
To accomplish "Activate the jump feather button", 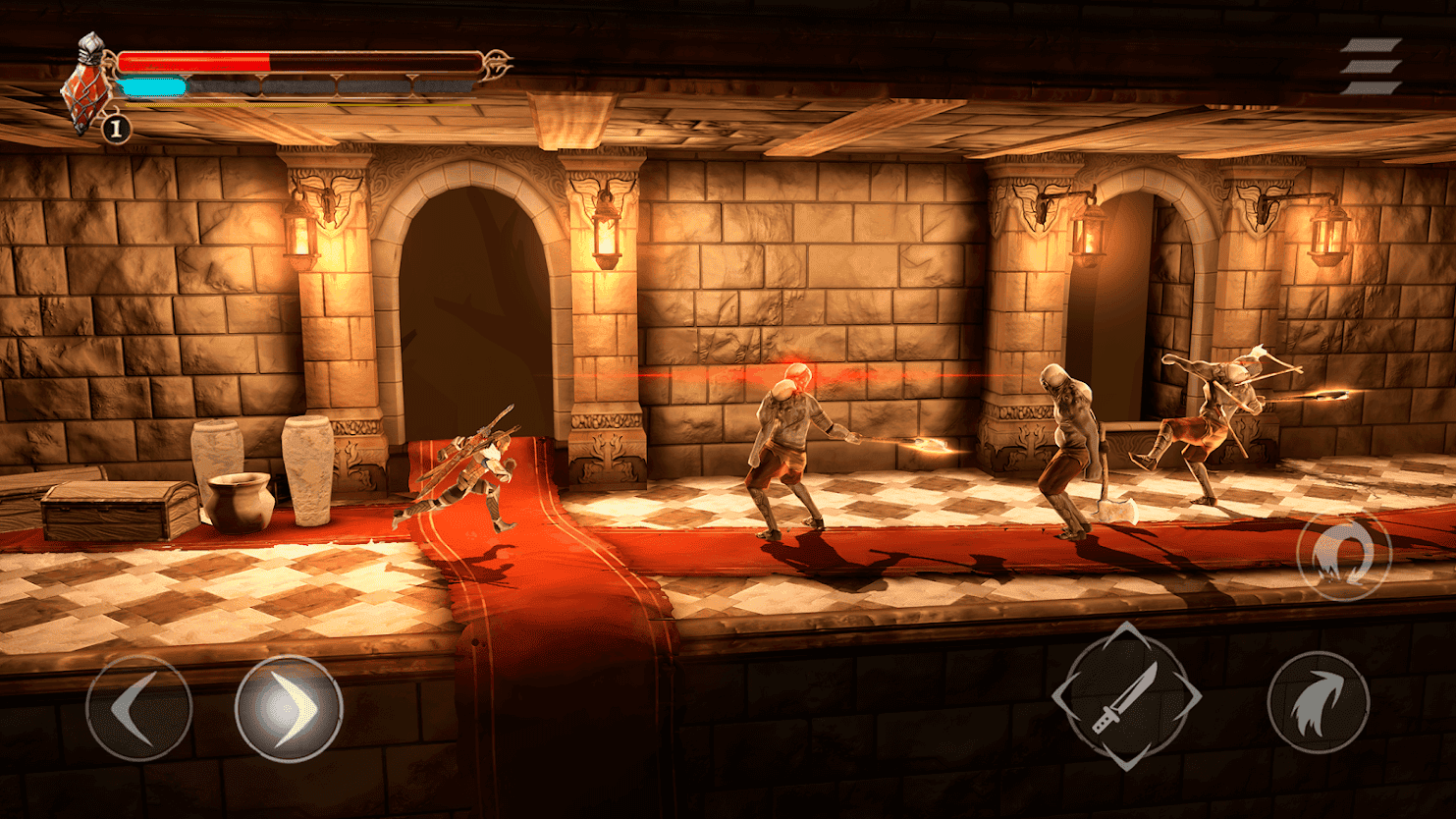I will [1318, 702].
